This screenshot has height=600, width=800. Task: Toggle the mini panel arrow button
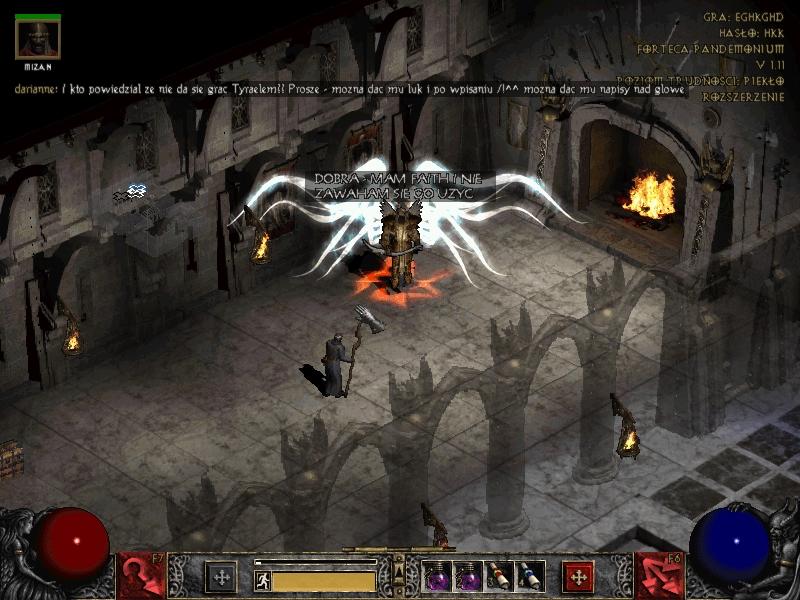pyautogui.click(x=399, y=572)
